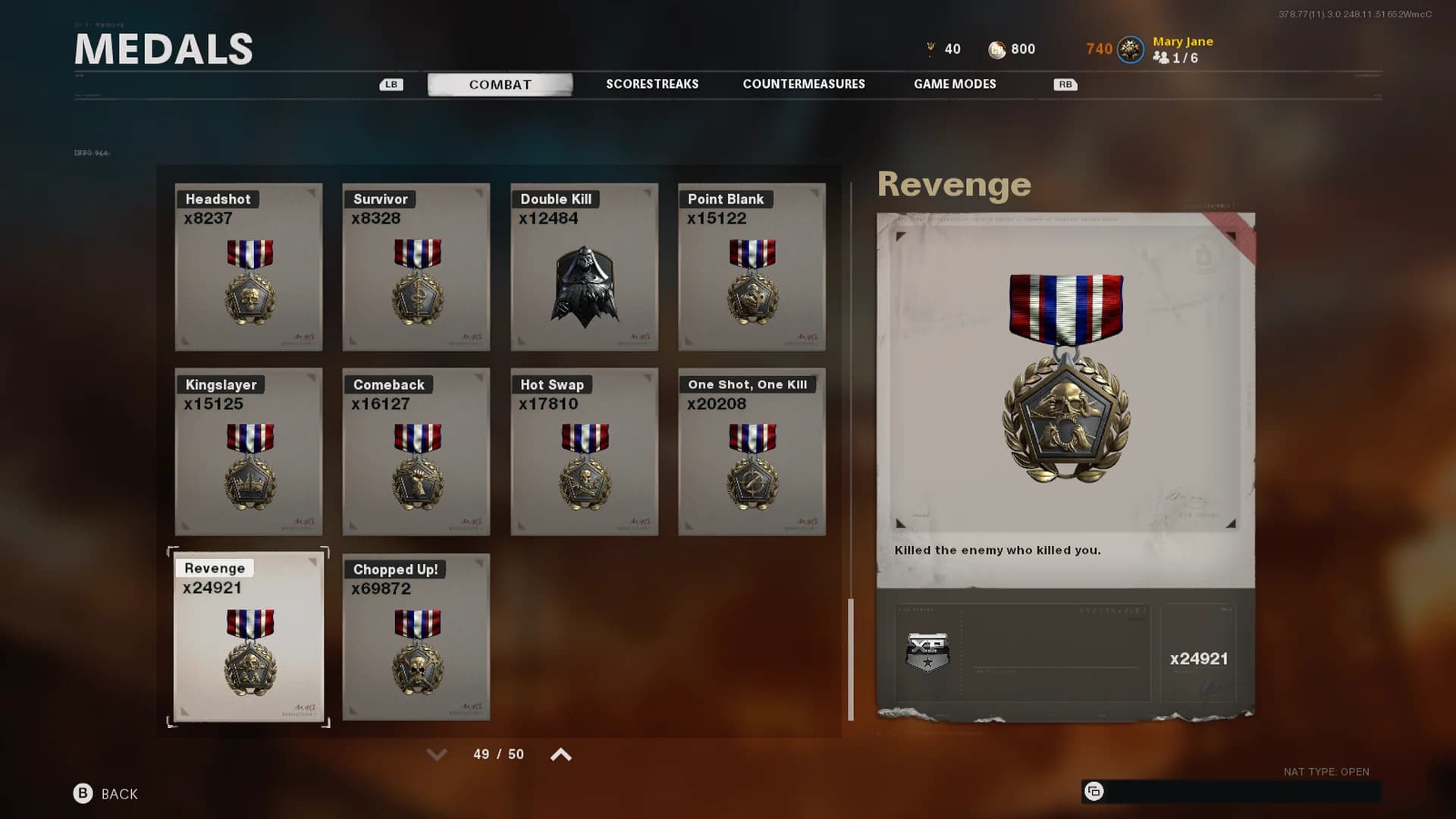Go back from the Medals screen
This screenshot has width=1456, height=819.
point(106,794)
